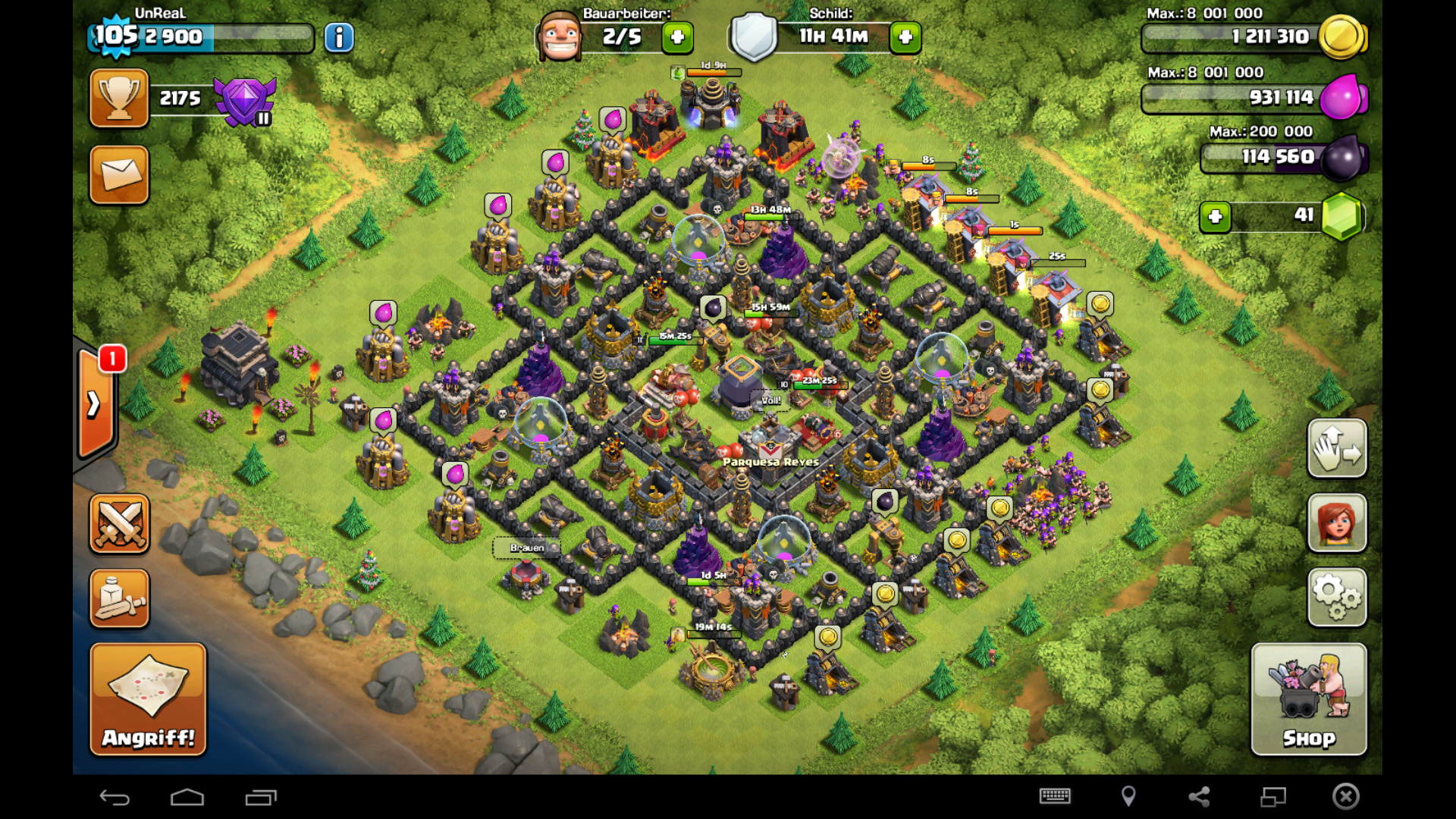The height and width of the screenshot is (819, 1456).
Task: Buy a shield with the green plus
Action: point(905,37)
